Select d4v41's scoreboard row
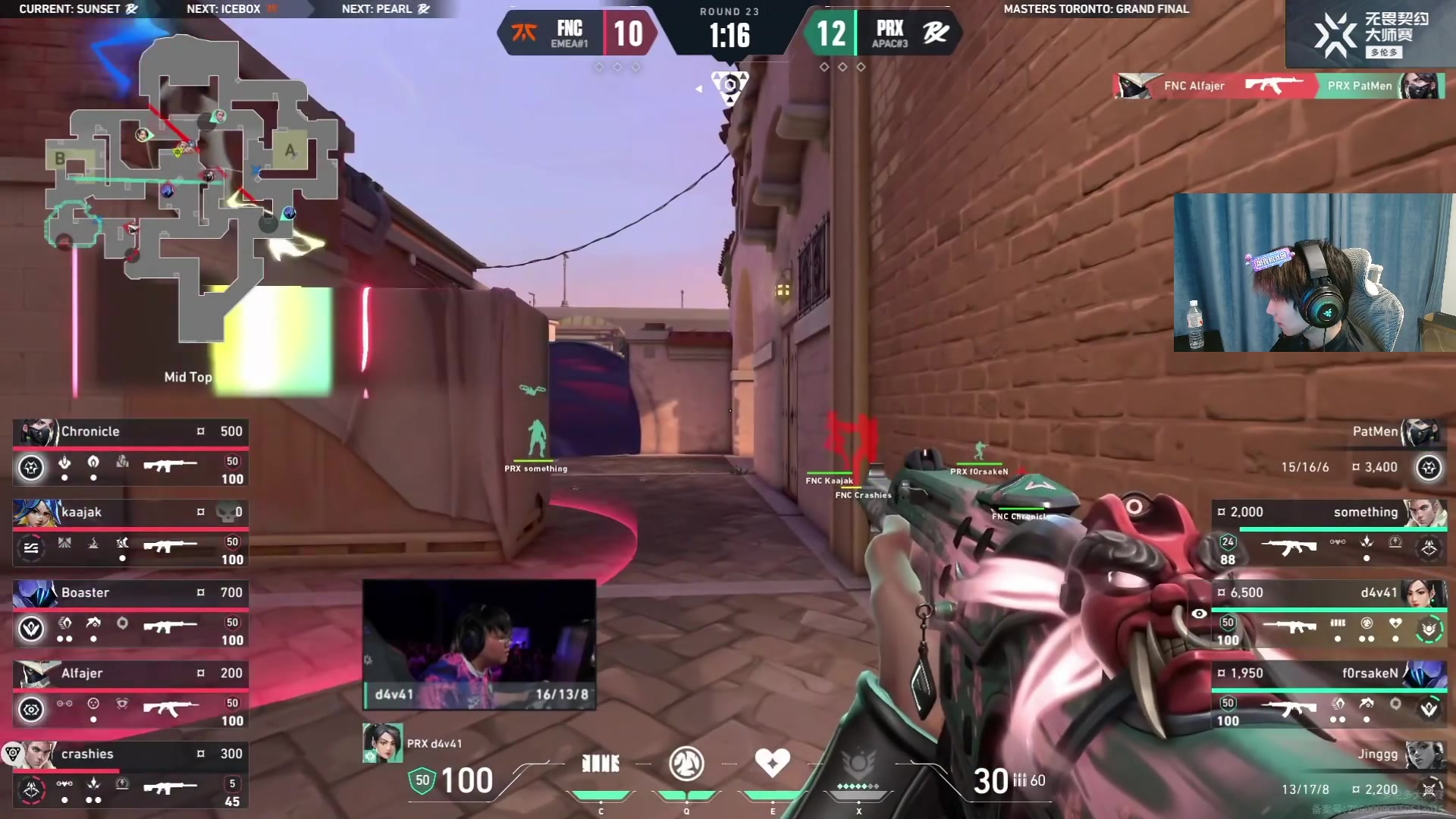The width and height of the screenshot is (1456, 819). [x=1329, y=614]
